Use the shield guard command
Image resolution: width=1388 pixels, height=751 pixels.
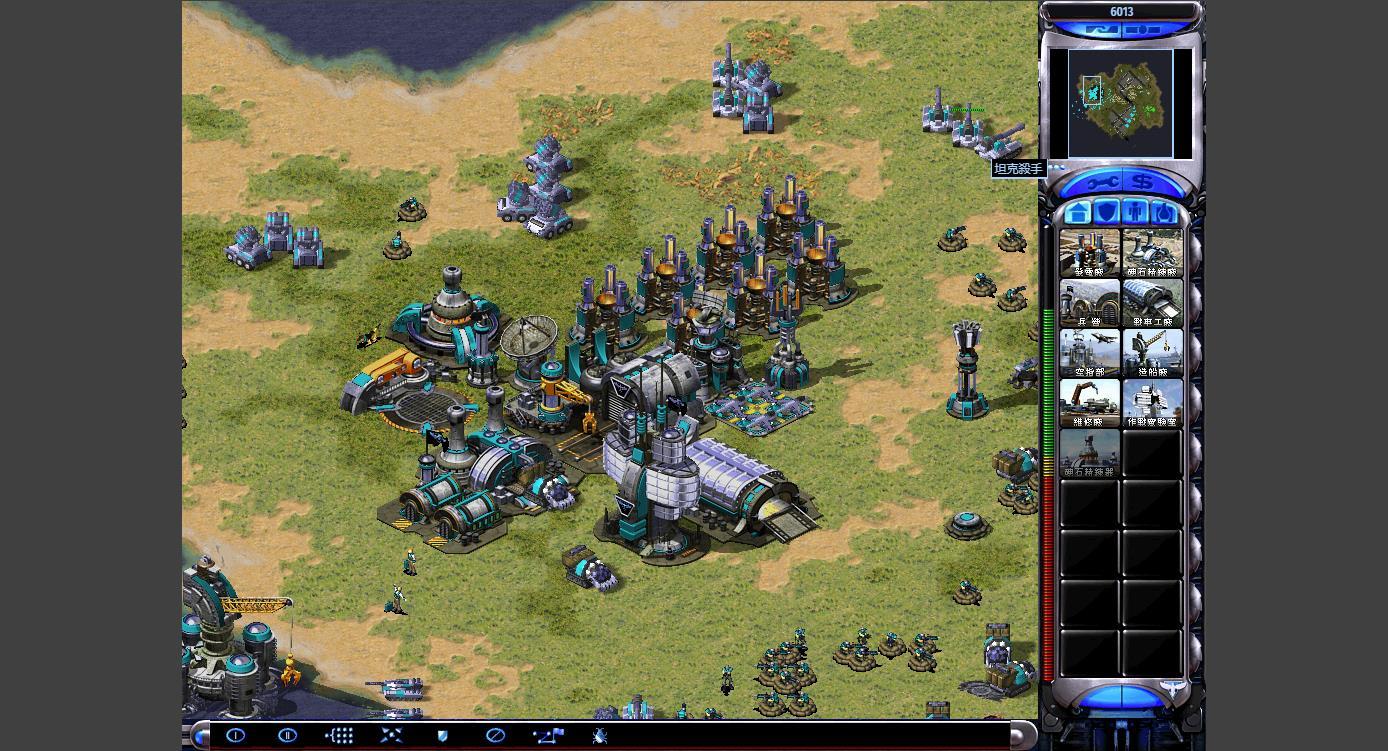(443, 735)
